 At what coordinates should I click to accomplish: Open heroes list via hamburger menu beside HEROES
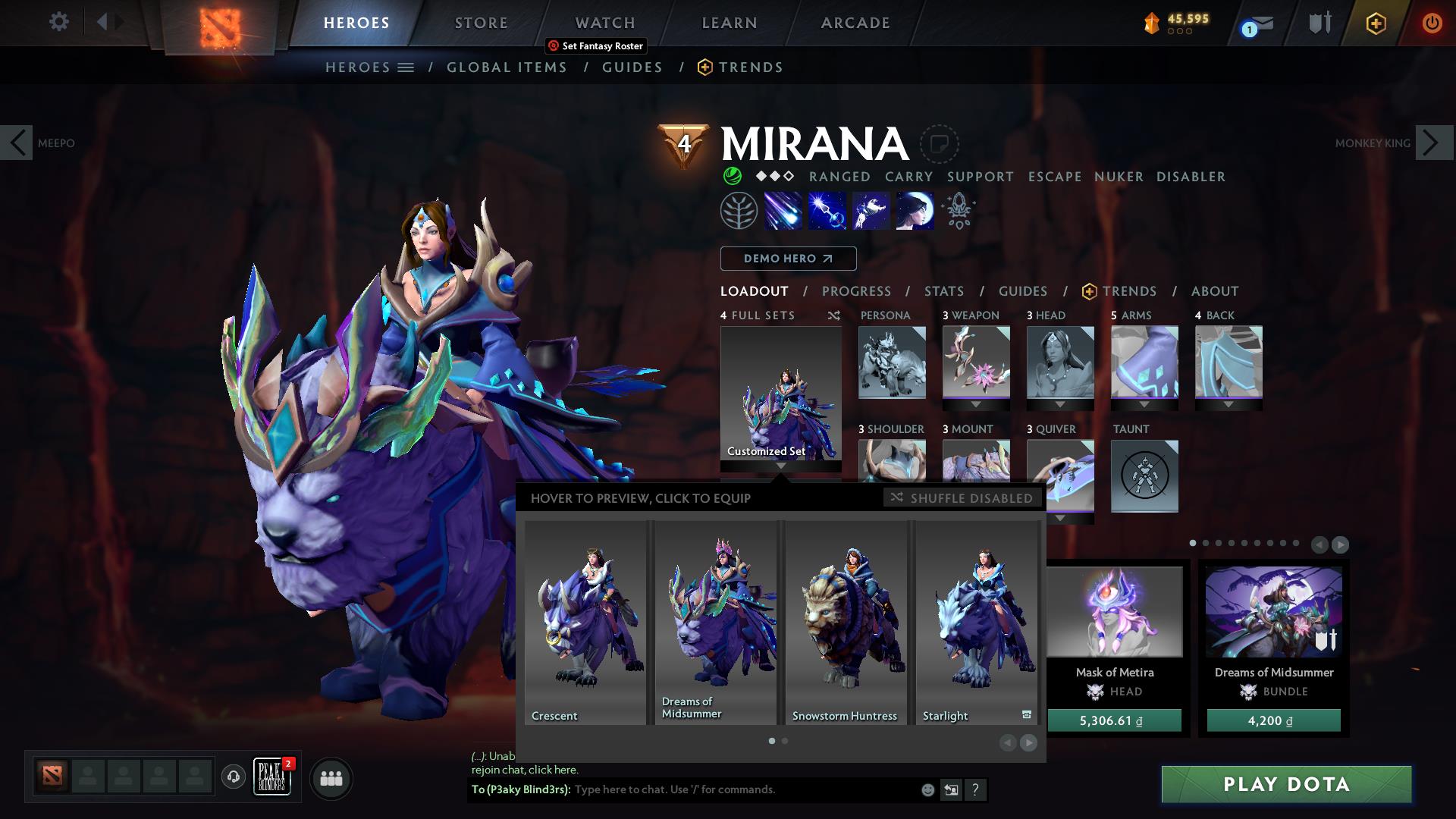coord(406,67)
